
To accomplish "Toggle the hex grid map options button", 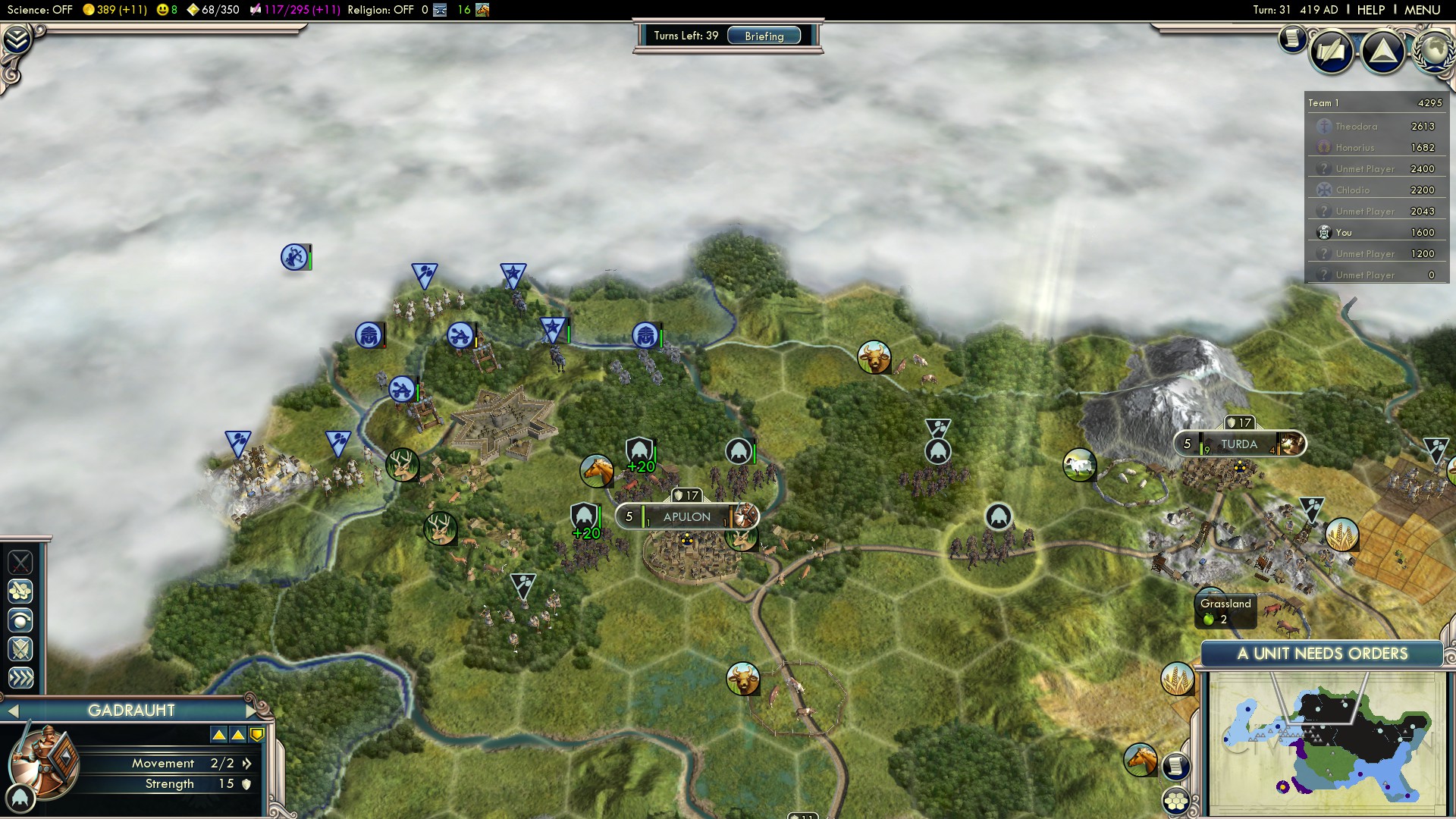I will (x=1176, y=801).
